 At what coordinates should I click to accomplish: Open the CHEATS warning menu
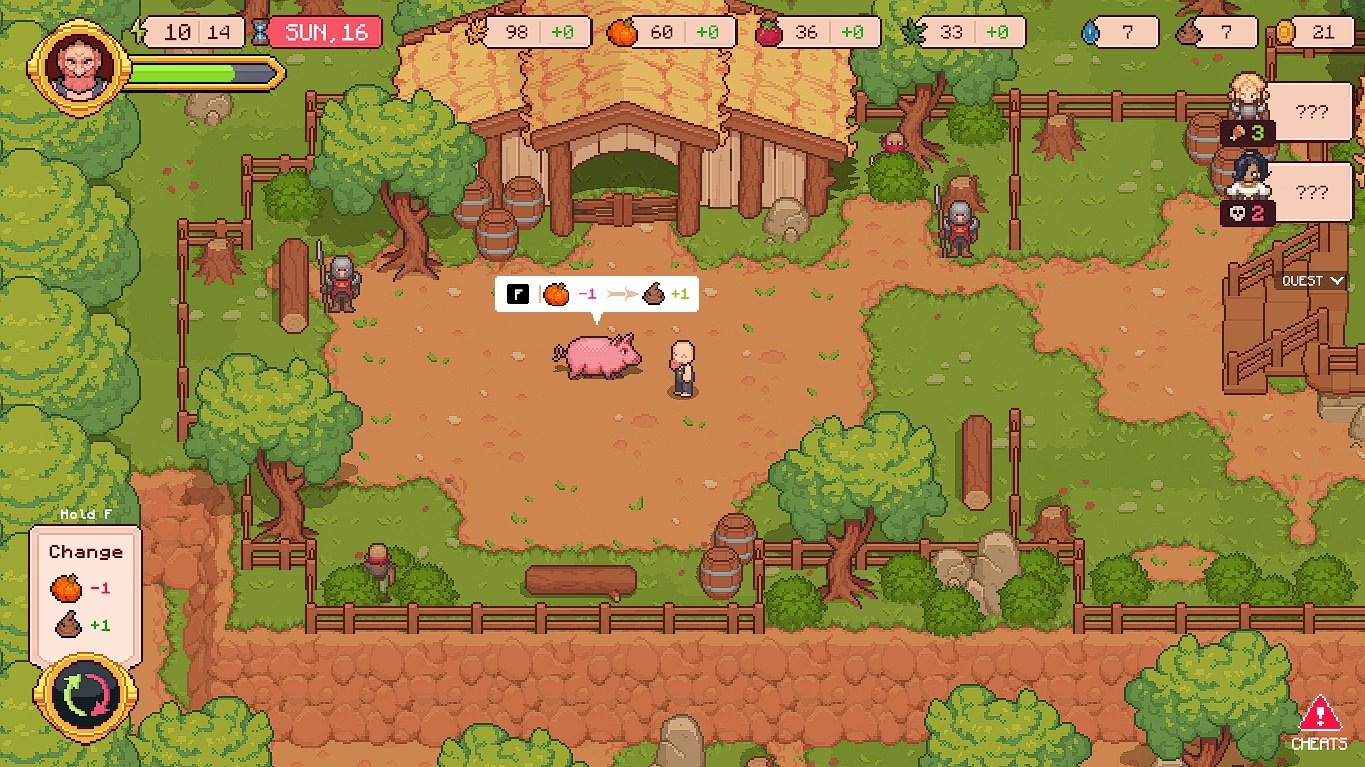(1319, 723)
